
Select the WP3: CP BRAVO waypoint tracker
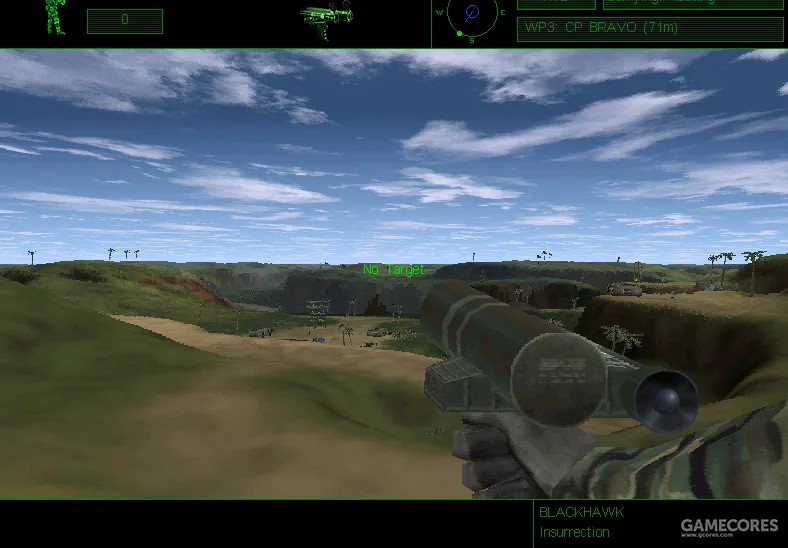649,28
